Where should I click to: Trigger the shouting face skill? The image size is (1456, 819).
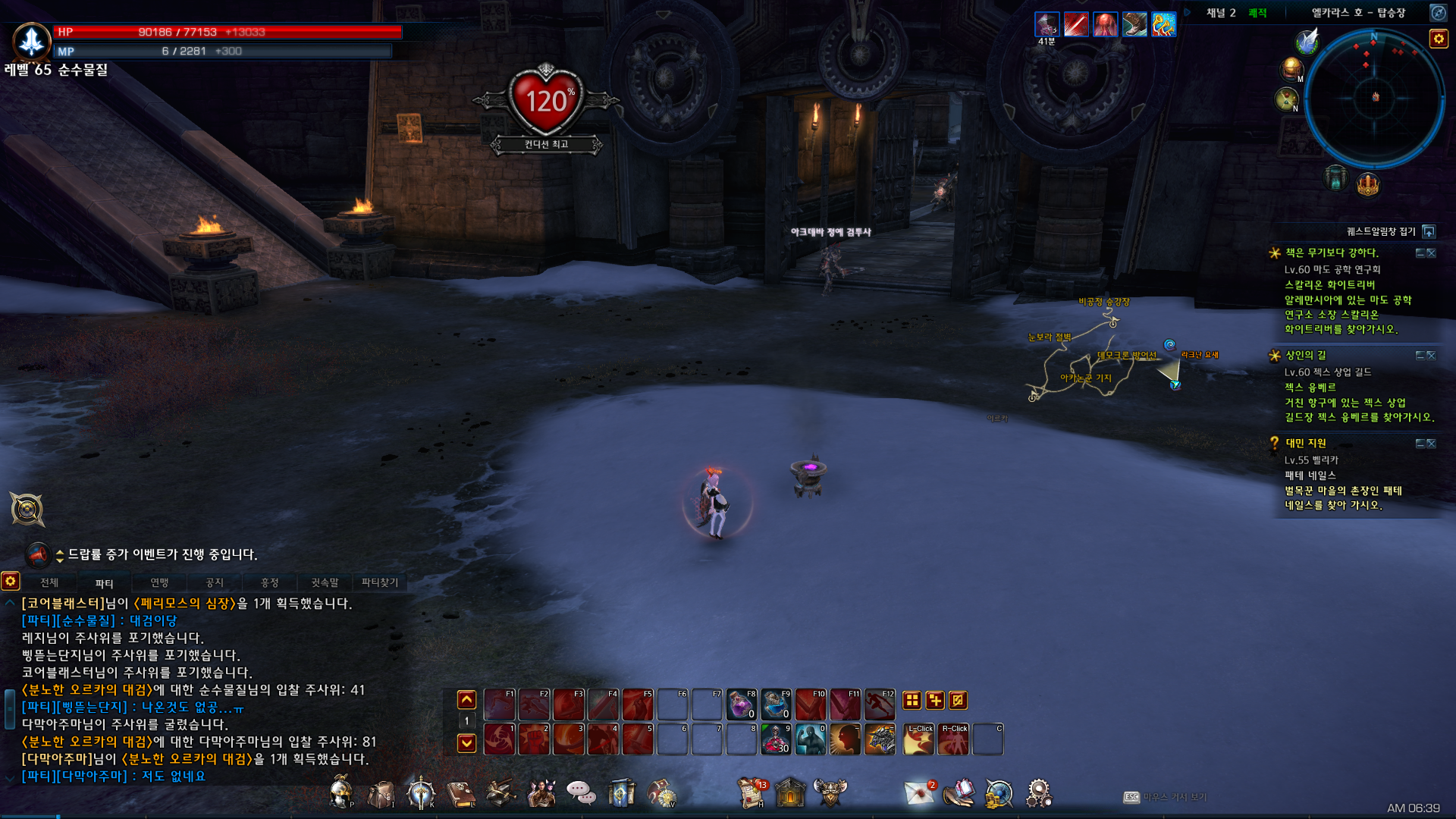pyautogui.click(x=845, y=739)
